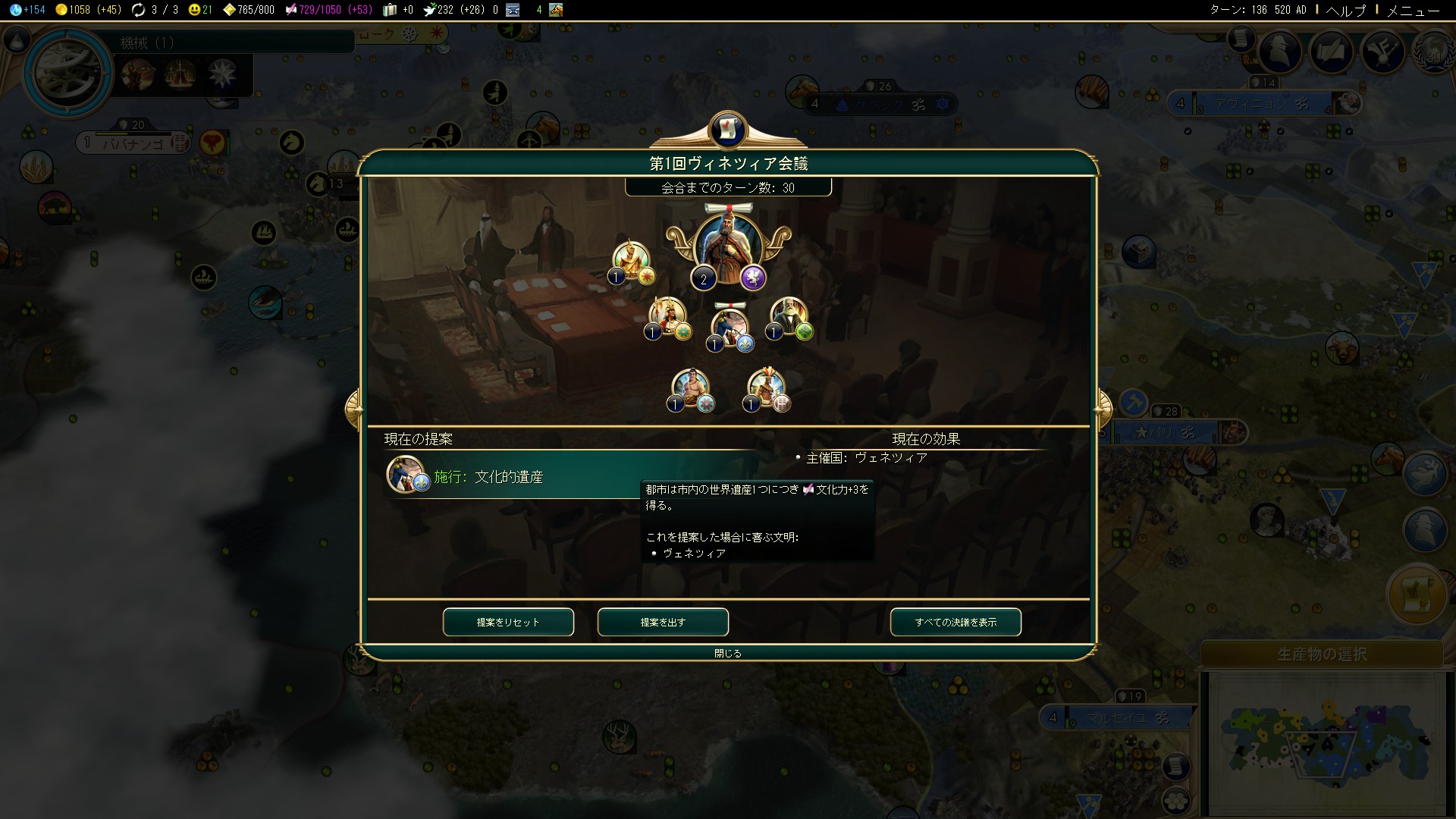
Task: Open the ヘルプ help menu
Action: pyautogui.click(x=1345, y=10)
